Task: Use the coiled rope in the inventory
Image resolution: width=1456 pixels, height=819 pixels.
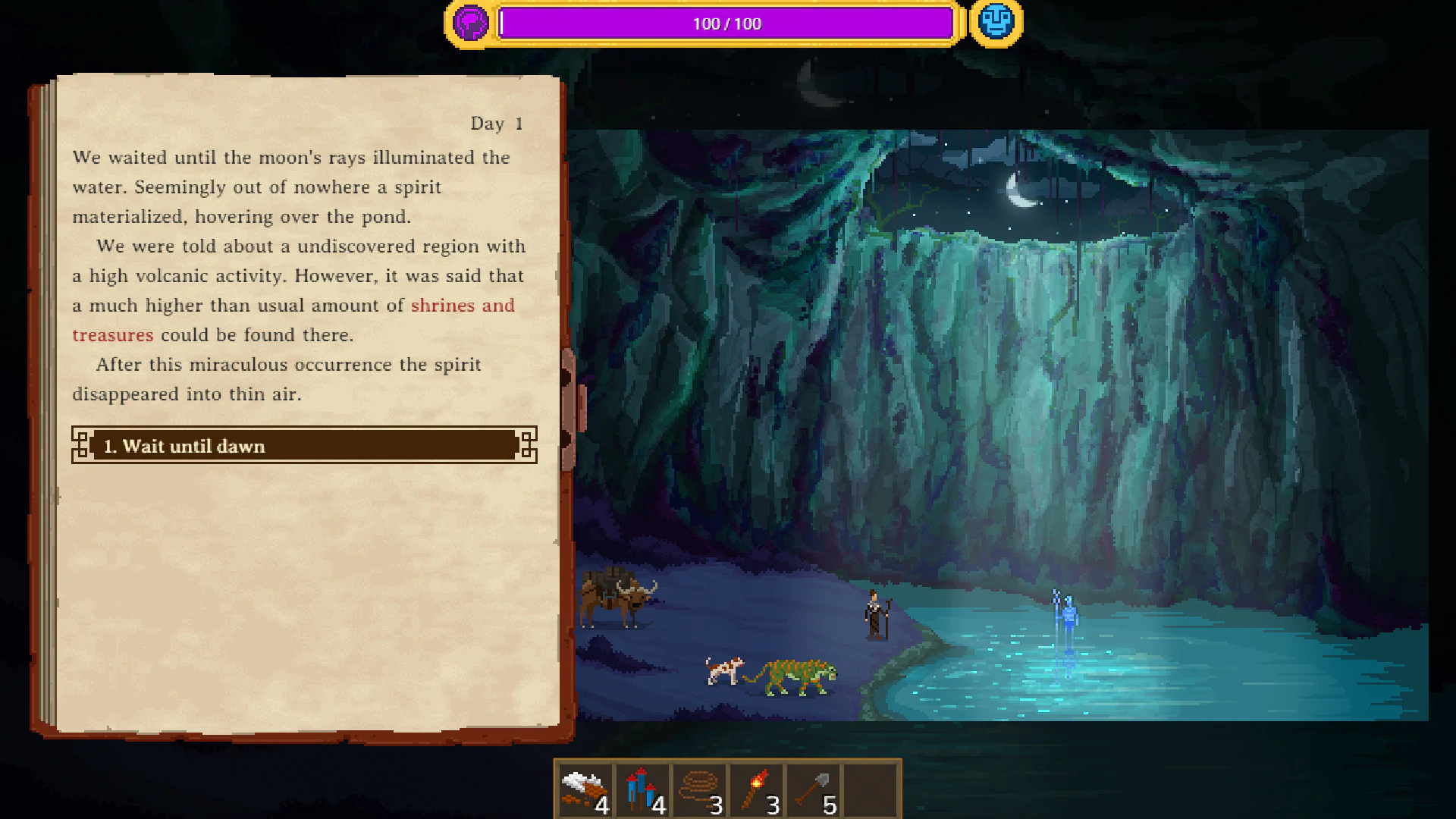Action: click(700, 789)
